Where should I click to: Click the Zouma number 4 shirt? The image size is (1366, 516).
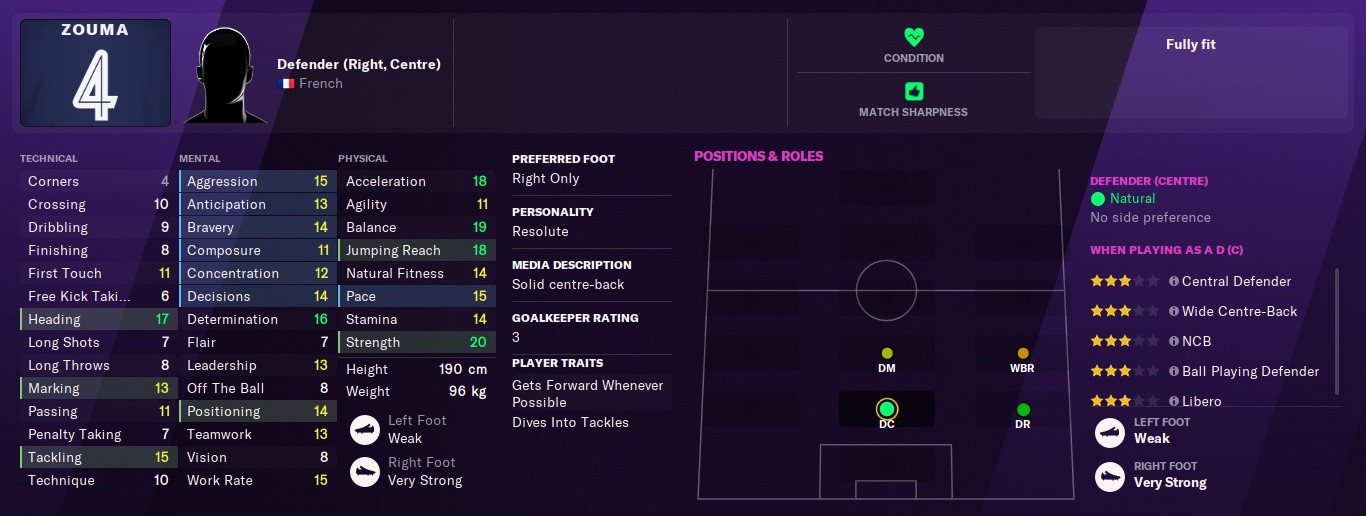[x=95, y=73]
